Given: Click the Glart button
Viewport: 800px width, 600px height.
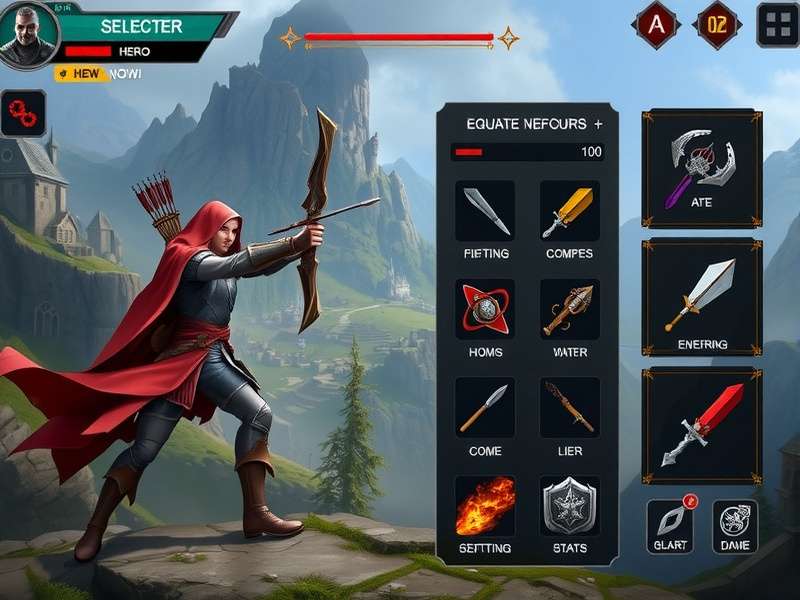Looking at the screenshot, I should click(x=669, y=526).
